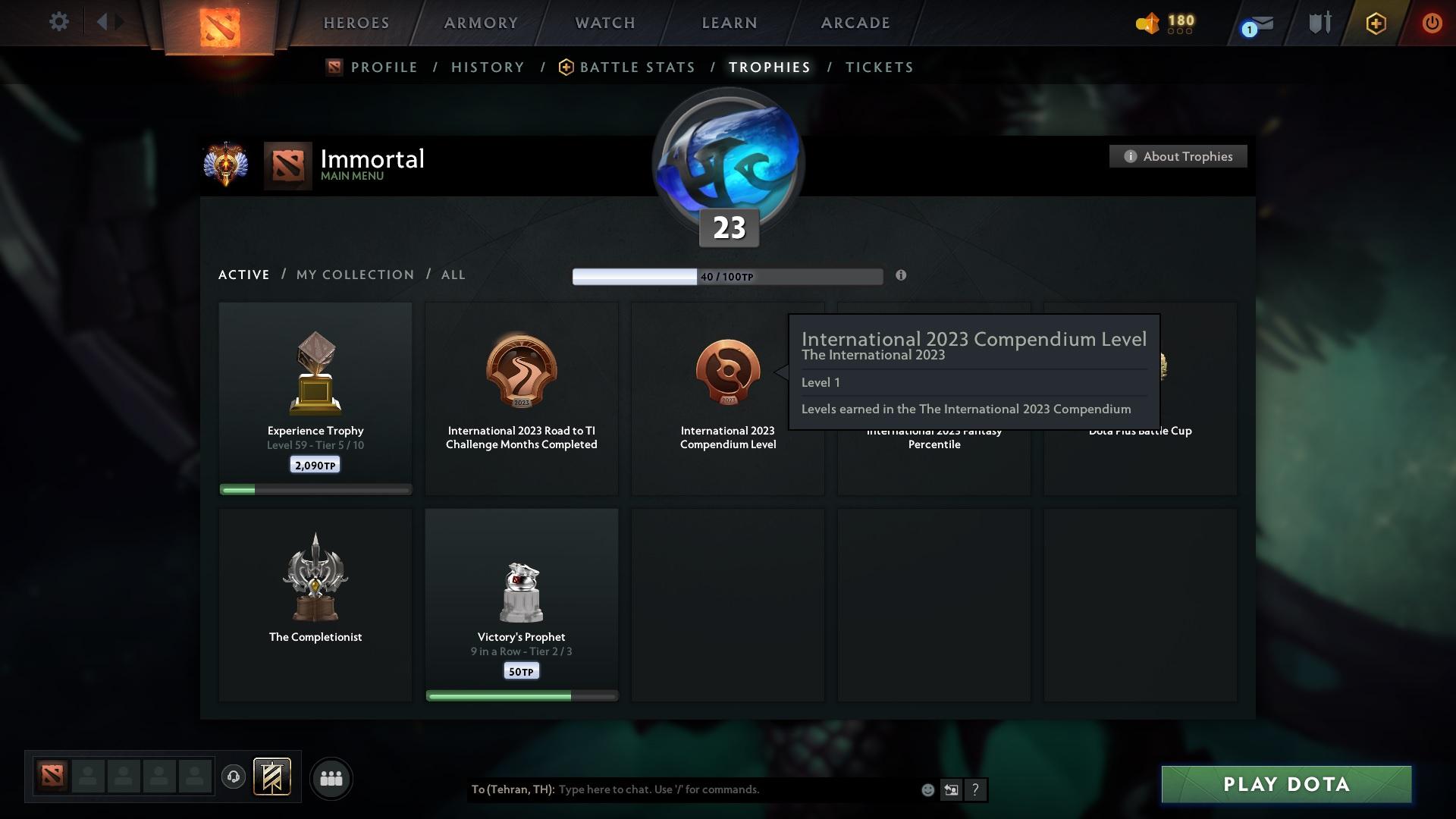Click the chat input field to Tehran channel
Viewport: 1456px width, 819px height.
[682, 789]
